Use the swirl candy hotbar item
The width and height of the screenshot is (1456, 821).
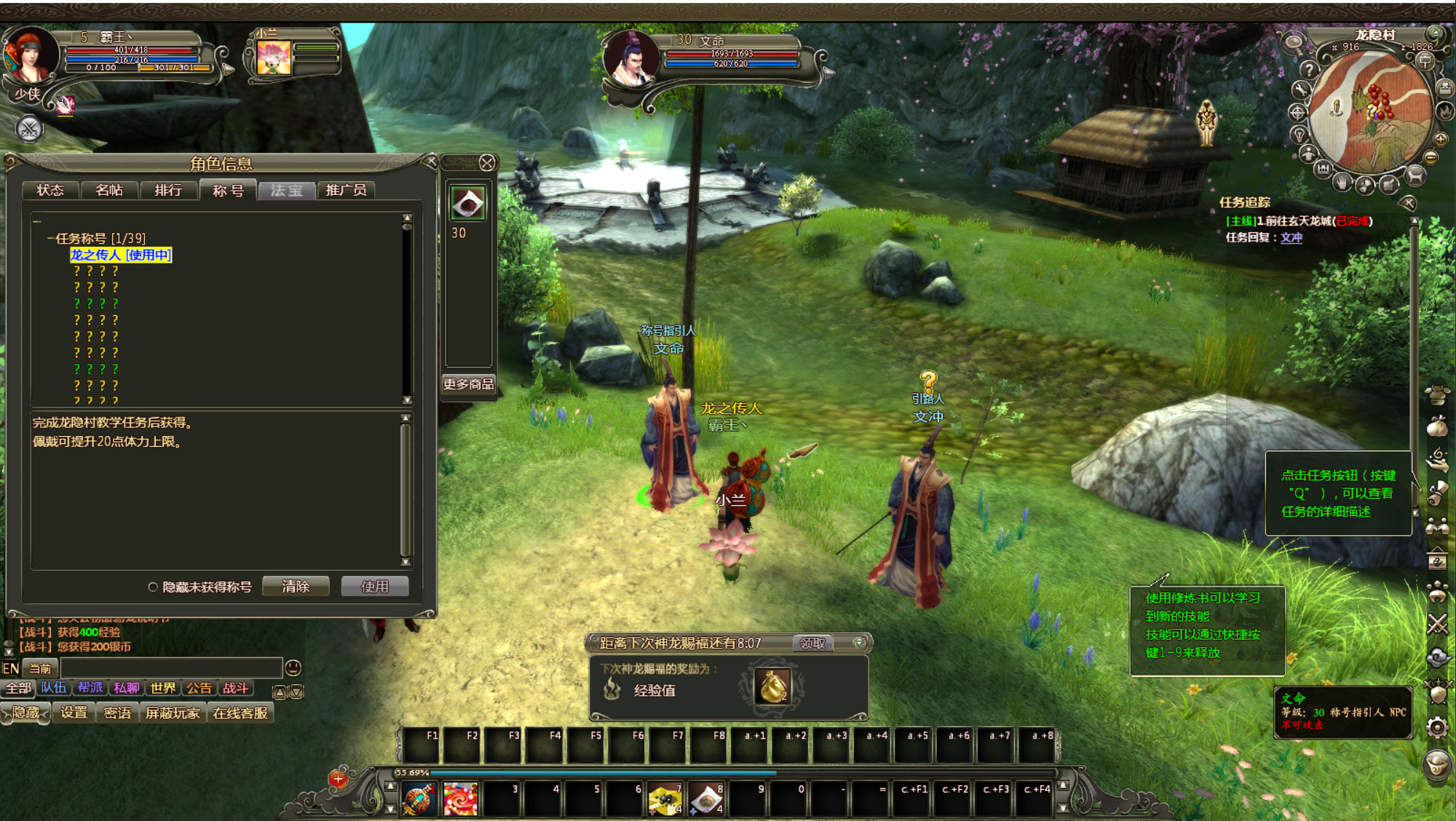click(x=460, y=799)
